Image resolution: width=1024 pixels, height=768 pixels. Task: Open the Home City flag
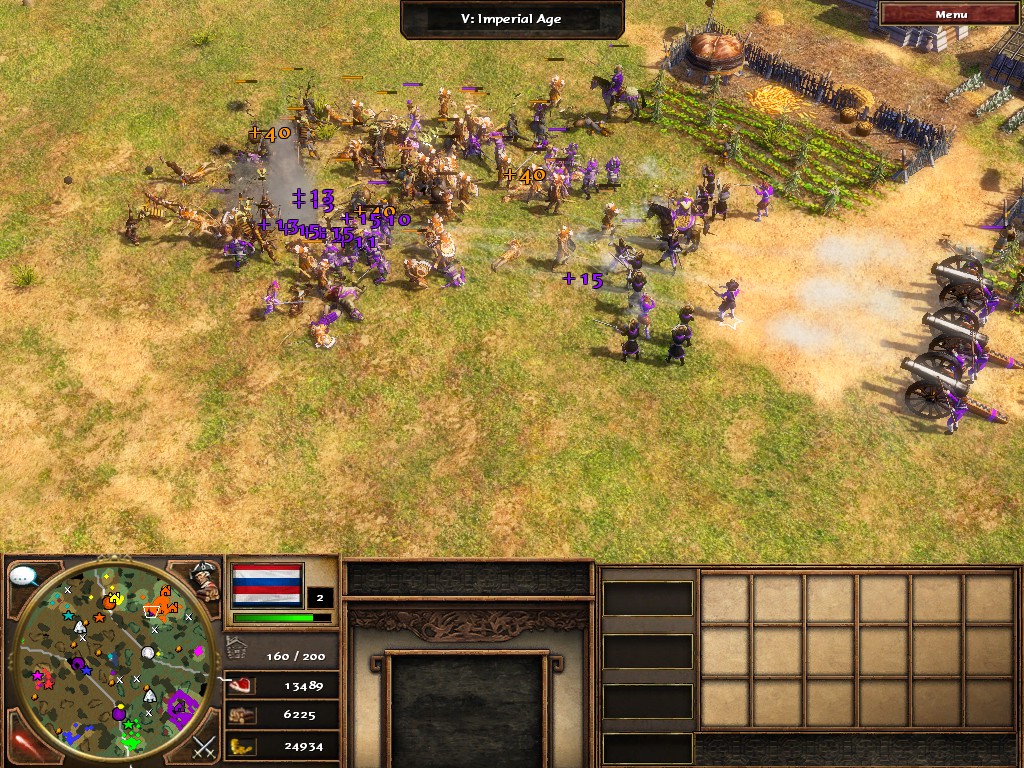[267, 585]
